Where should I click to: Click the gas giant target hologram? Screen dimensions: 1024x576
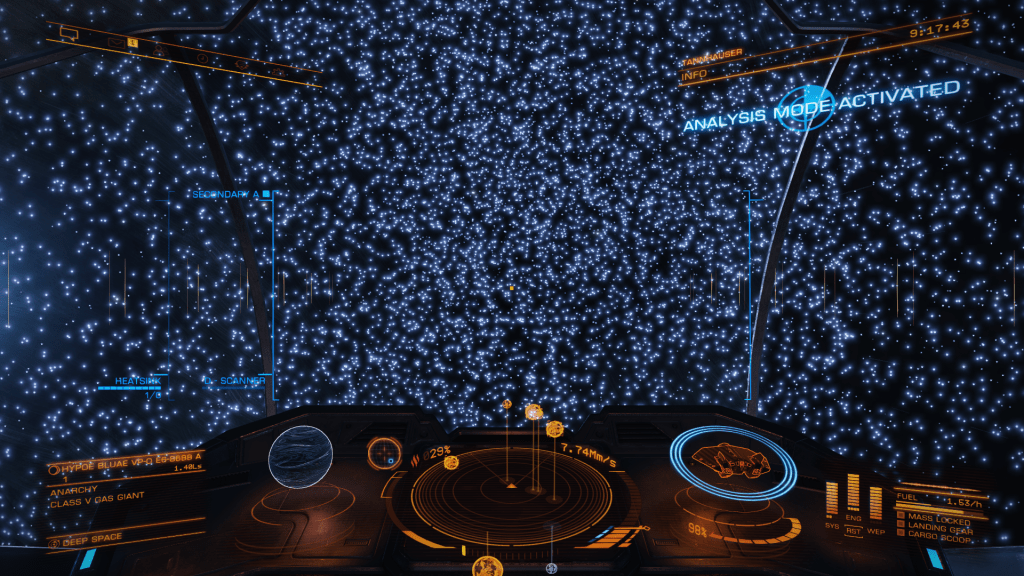pos(300,457)
